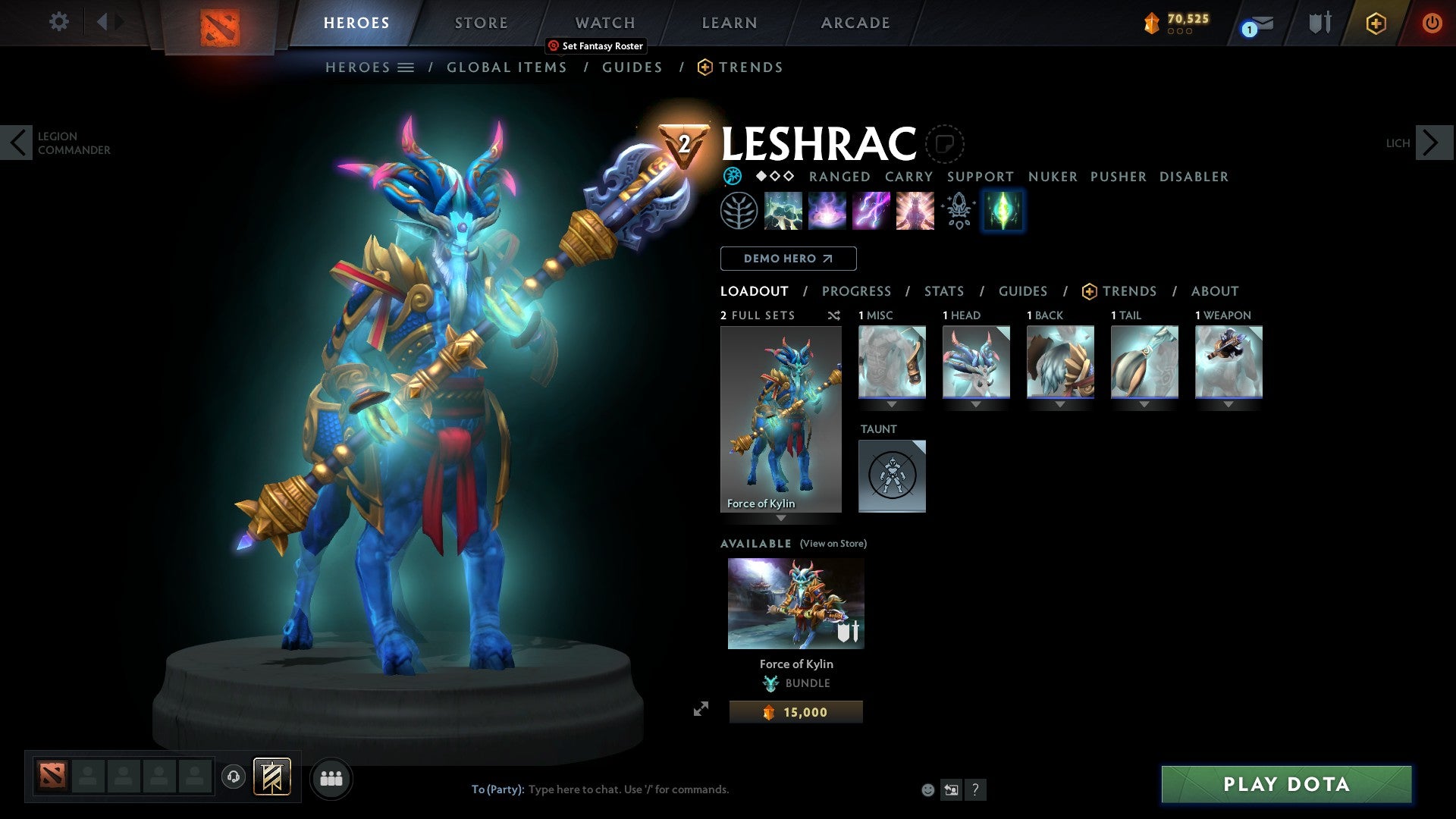
Task: Click the Aghanim's Scepter upgrade icon
Action: (958, 211)
